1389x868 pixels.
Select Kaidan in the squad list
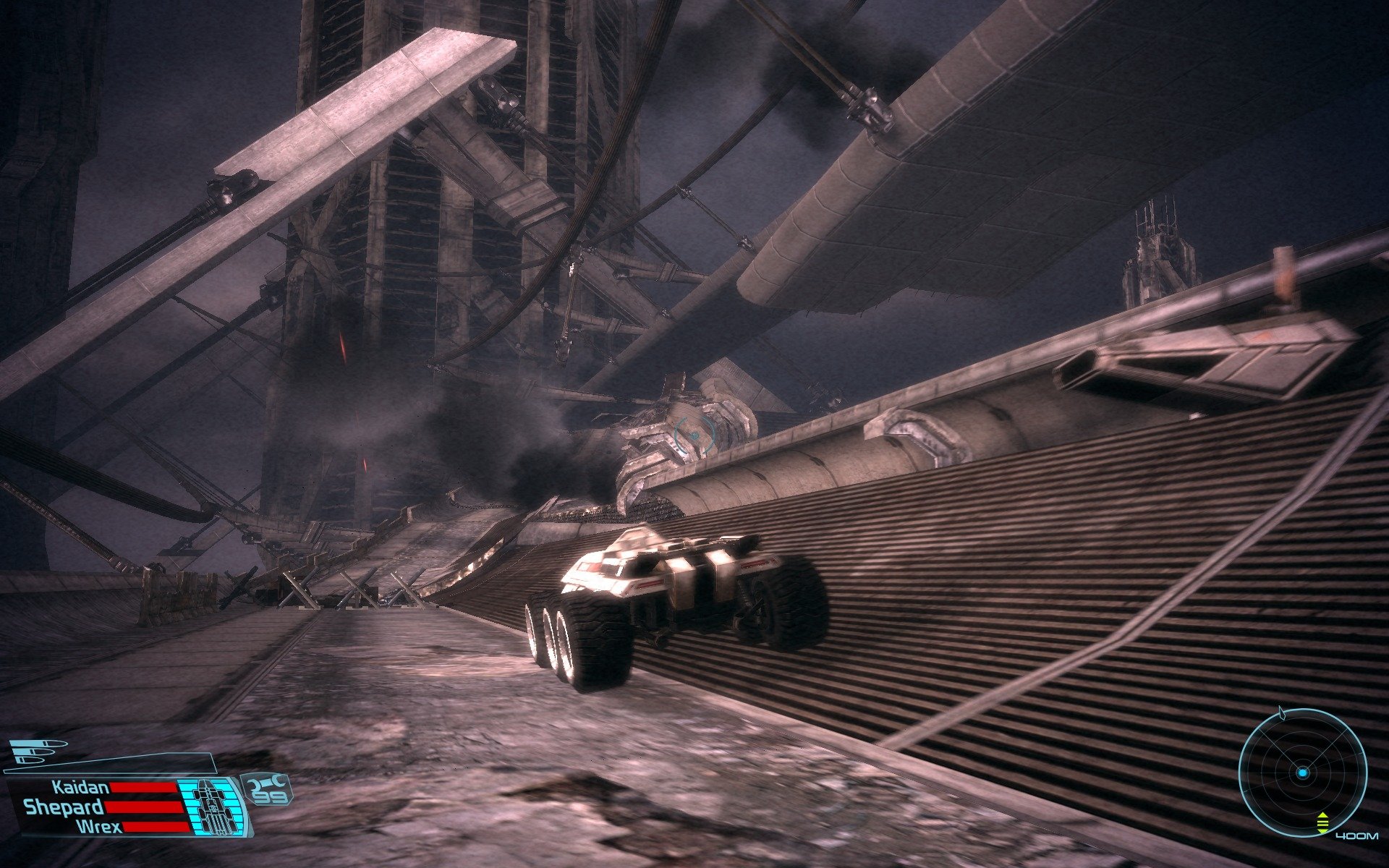(80, 788)
